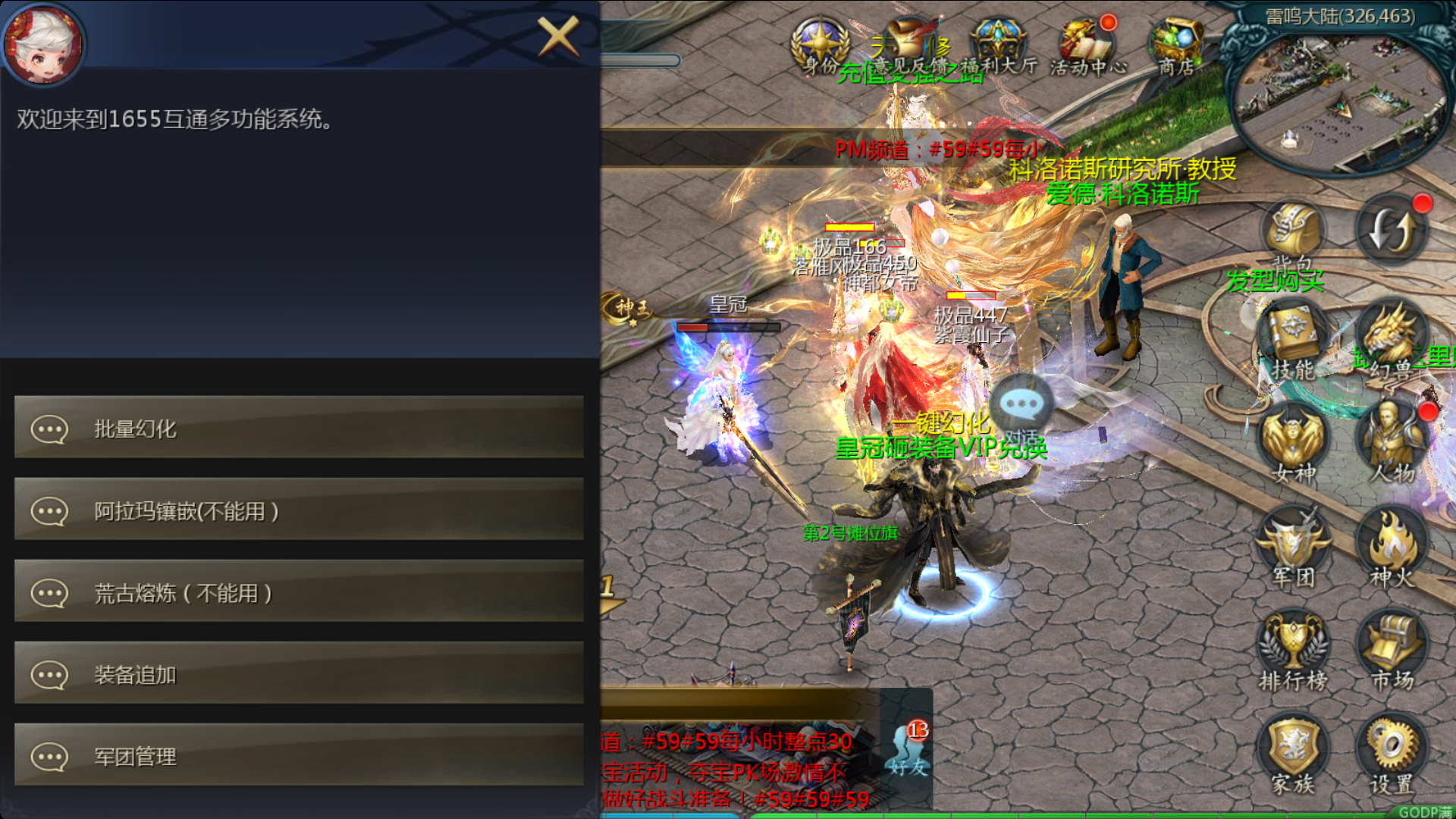Close the dialogue panel with the X
The height and width of the screenshot is (819, 1456).
[x=558, y=36]
